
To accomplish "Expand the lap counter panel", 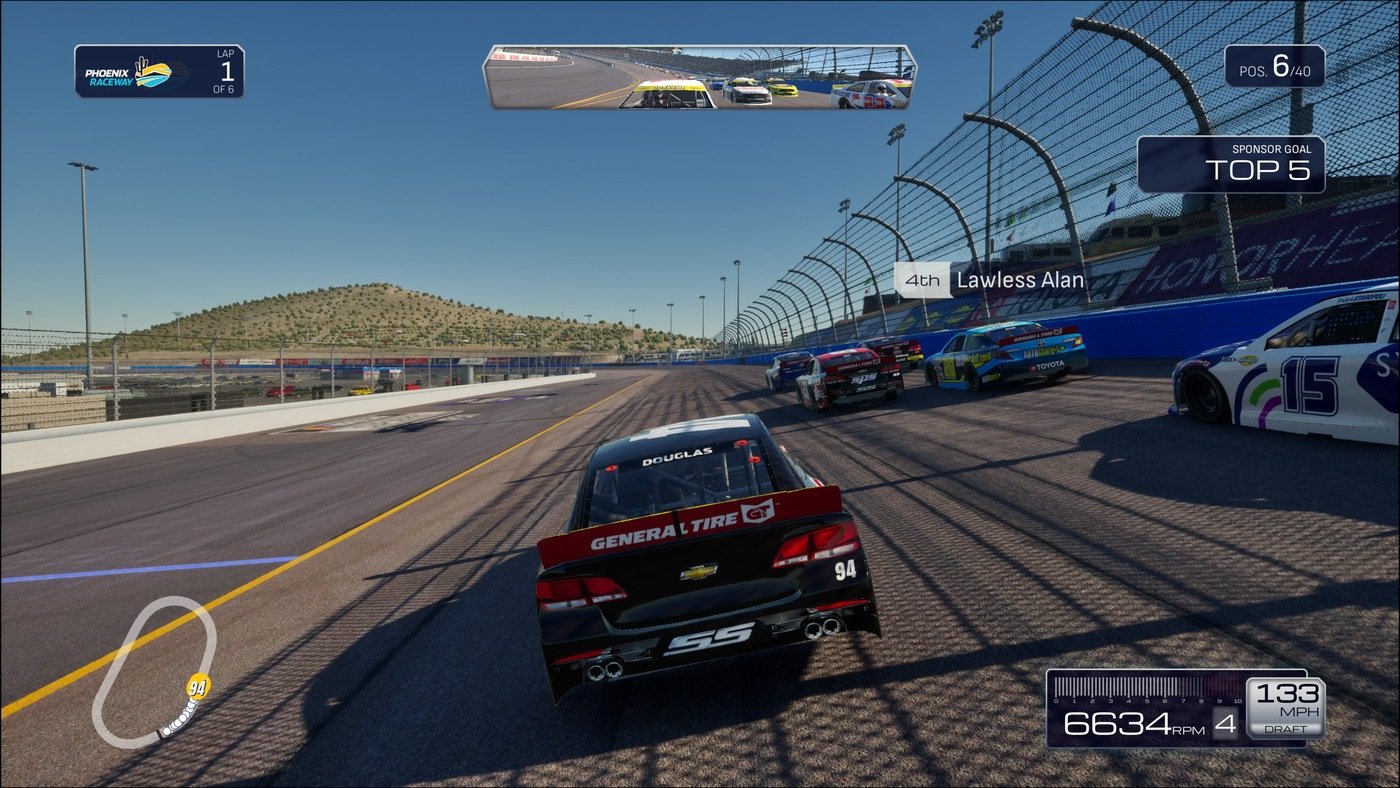I will [x=158, y=73].
